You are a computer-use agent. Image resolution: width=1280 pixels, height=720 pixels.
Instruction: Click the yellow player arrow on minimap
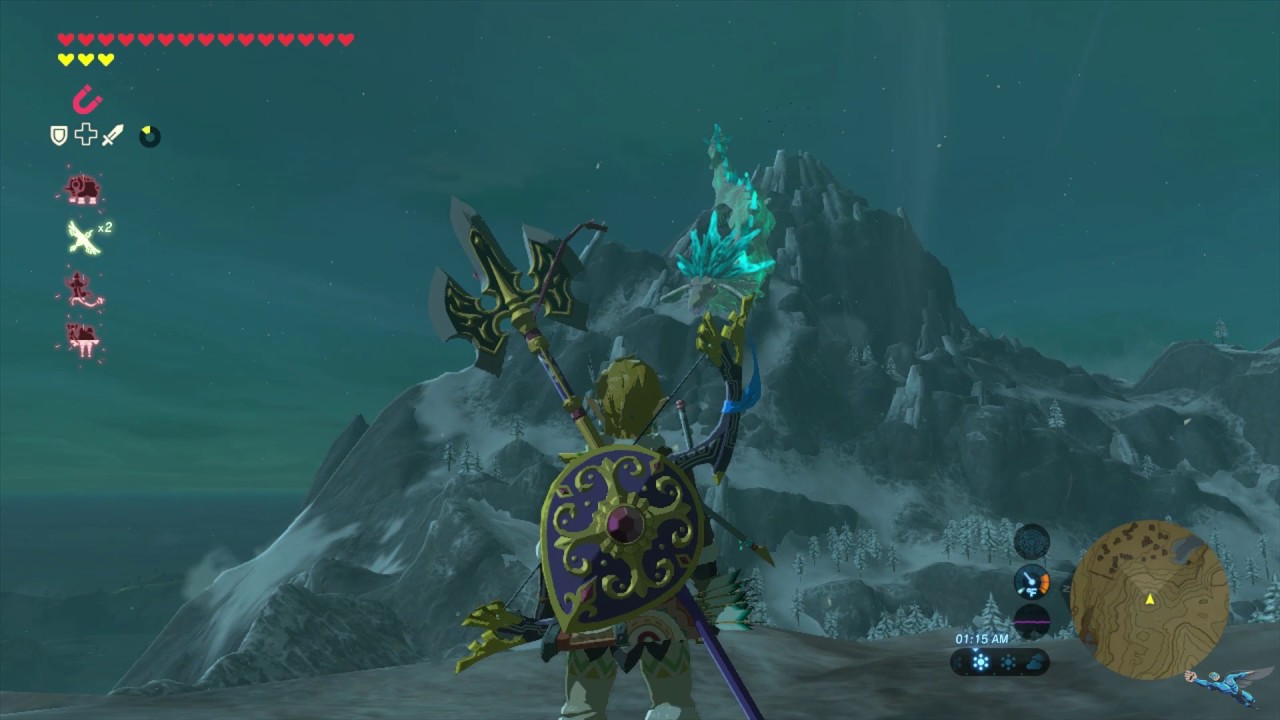(x=1150, y=599)
